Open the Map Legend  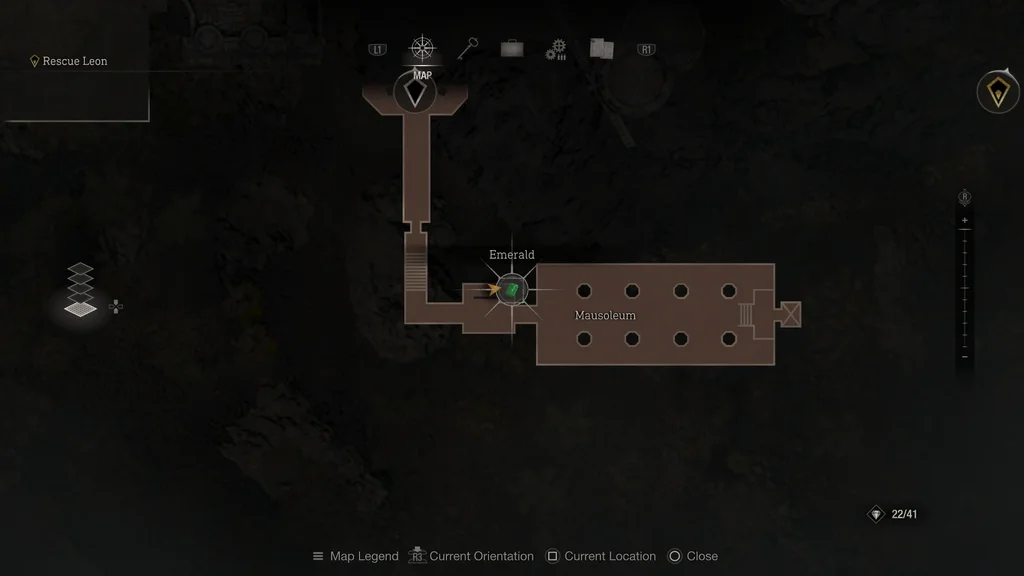pos(355,556)
